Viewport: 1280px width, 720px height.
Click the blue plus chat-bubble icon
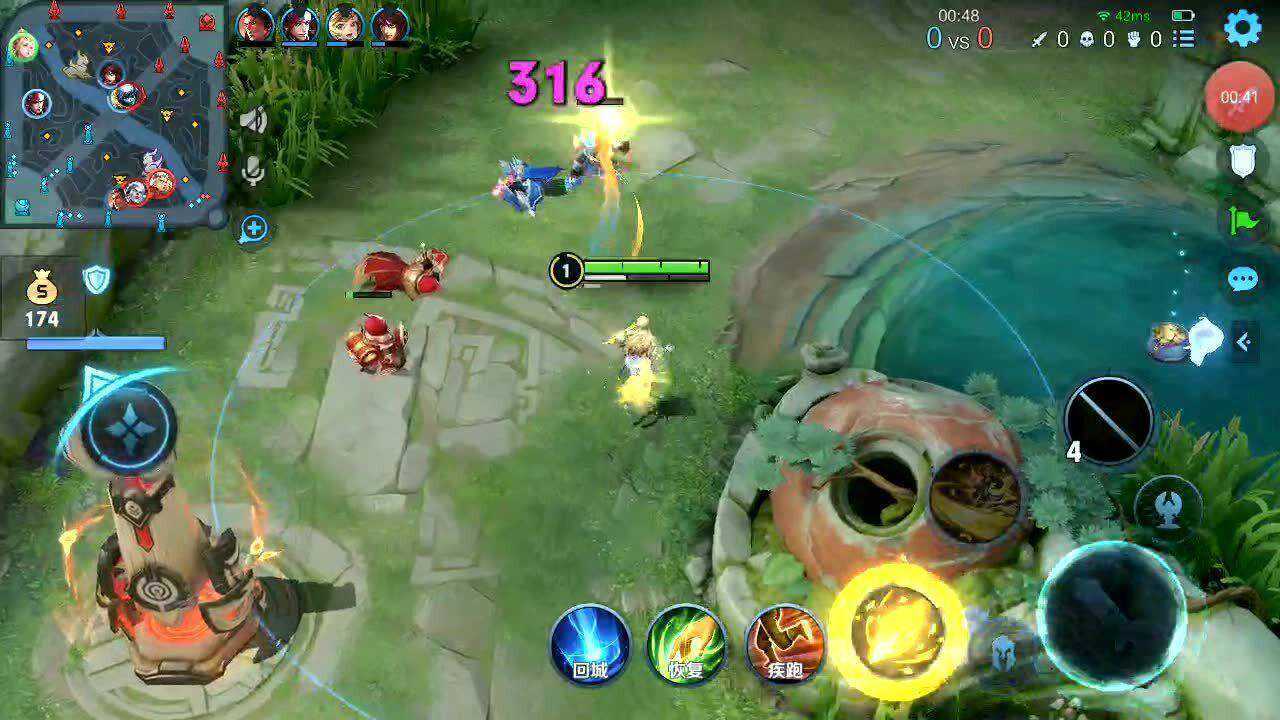254,229
